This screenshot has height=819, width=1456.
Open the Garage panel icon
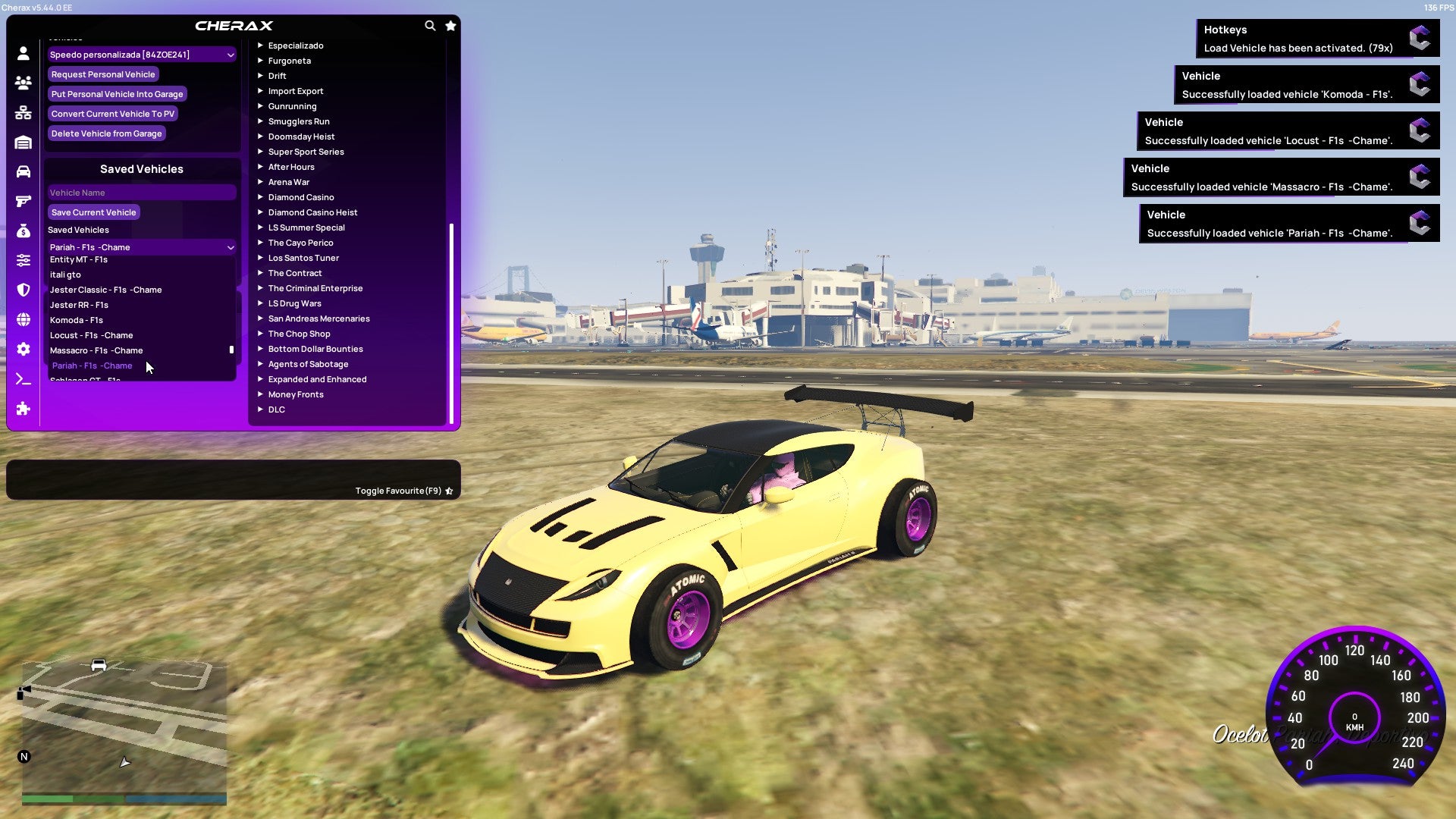23,143
